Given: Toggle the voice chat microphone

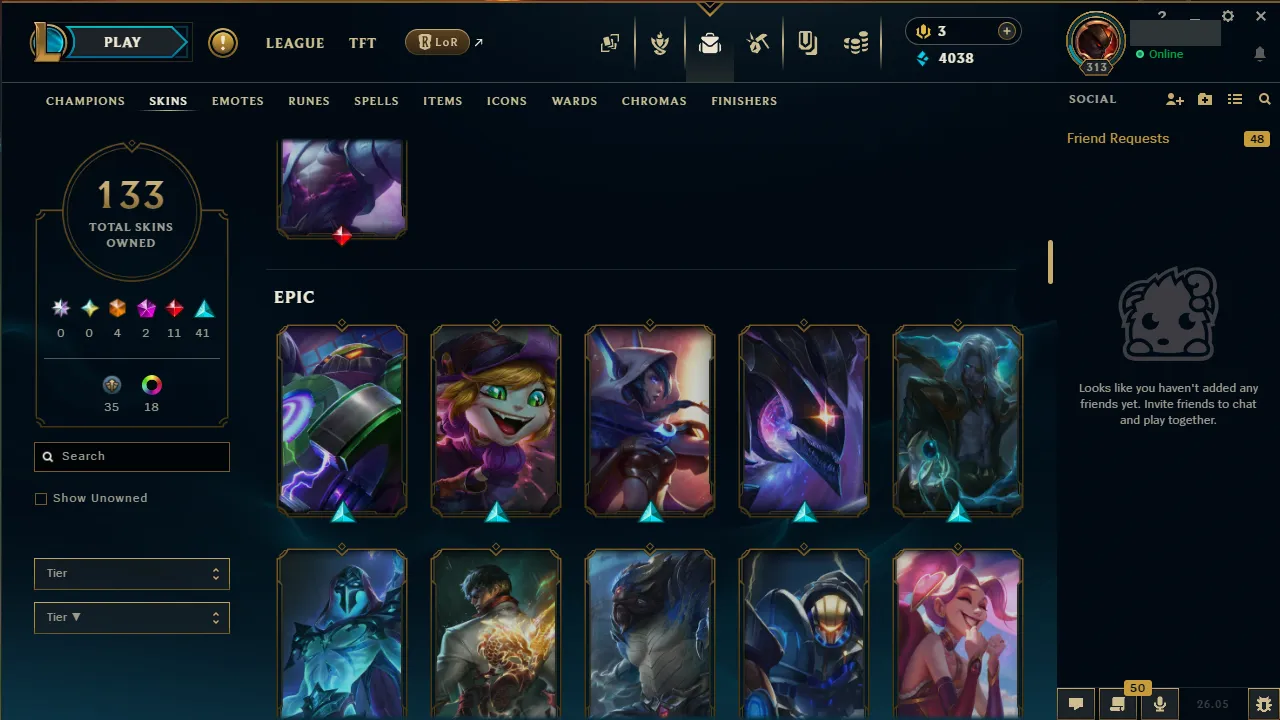Looking at the screenshot, I should point(1160,703).
